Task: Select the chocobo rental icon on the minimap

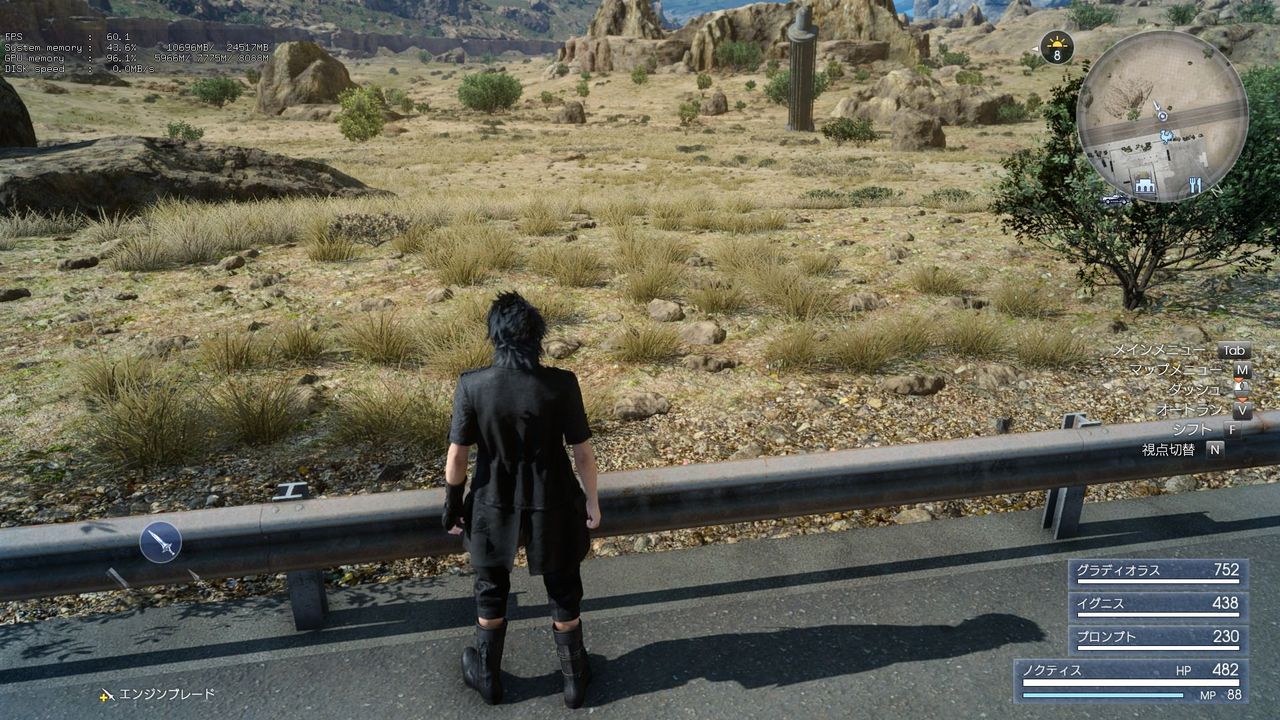Action: [x=1166, y=135]
